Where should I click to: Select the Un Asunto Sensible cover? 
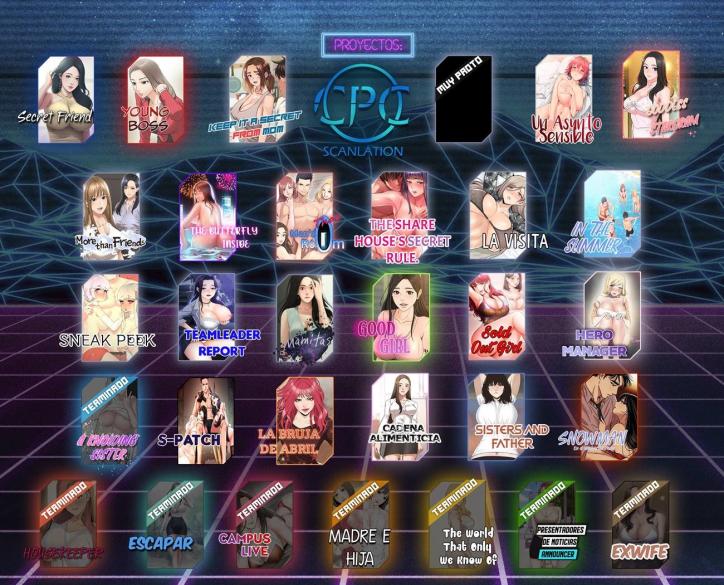[564, 99]
